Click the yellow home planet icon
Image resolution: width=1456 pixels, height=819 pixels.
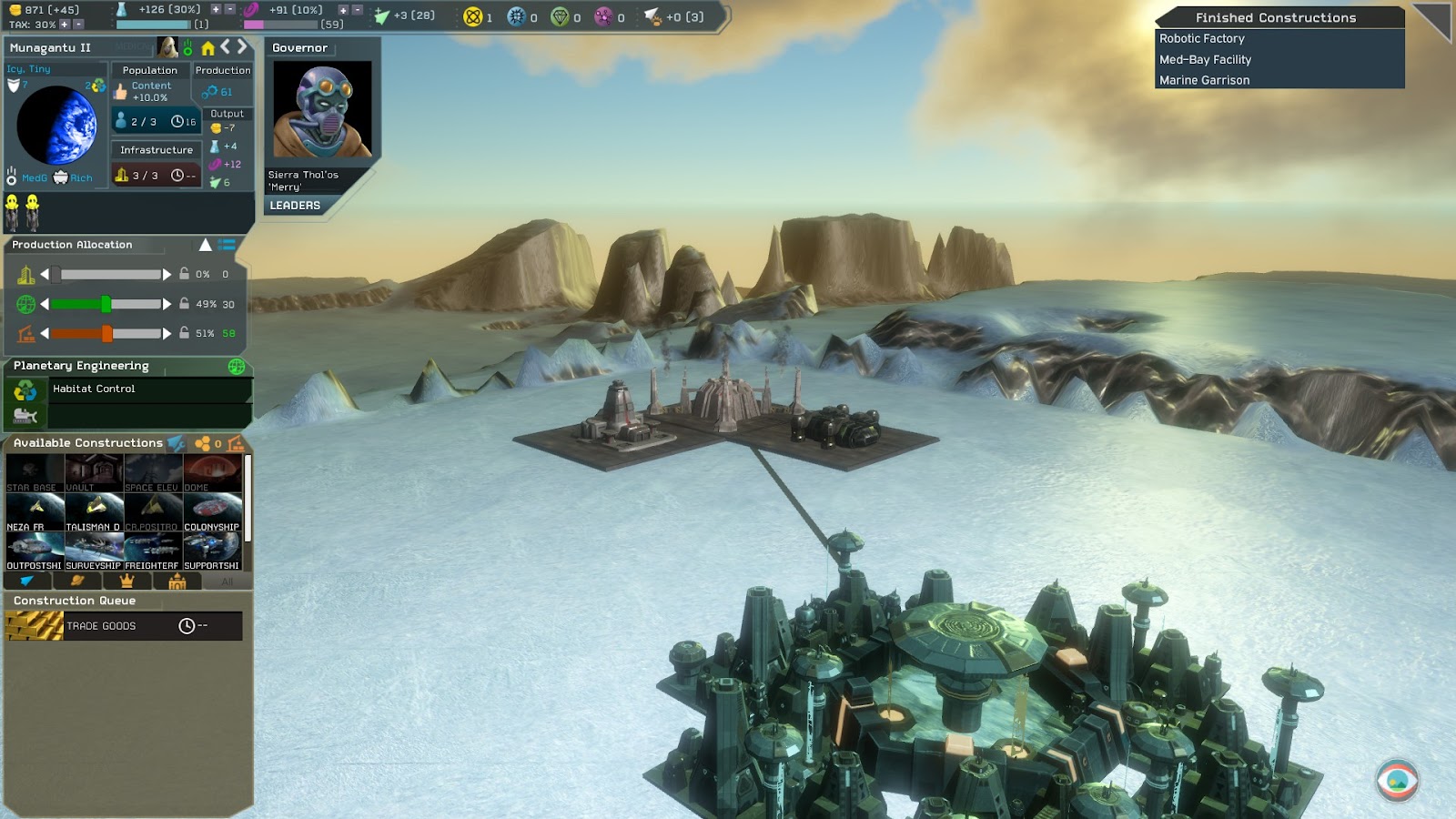207,47
